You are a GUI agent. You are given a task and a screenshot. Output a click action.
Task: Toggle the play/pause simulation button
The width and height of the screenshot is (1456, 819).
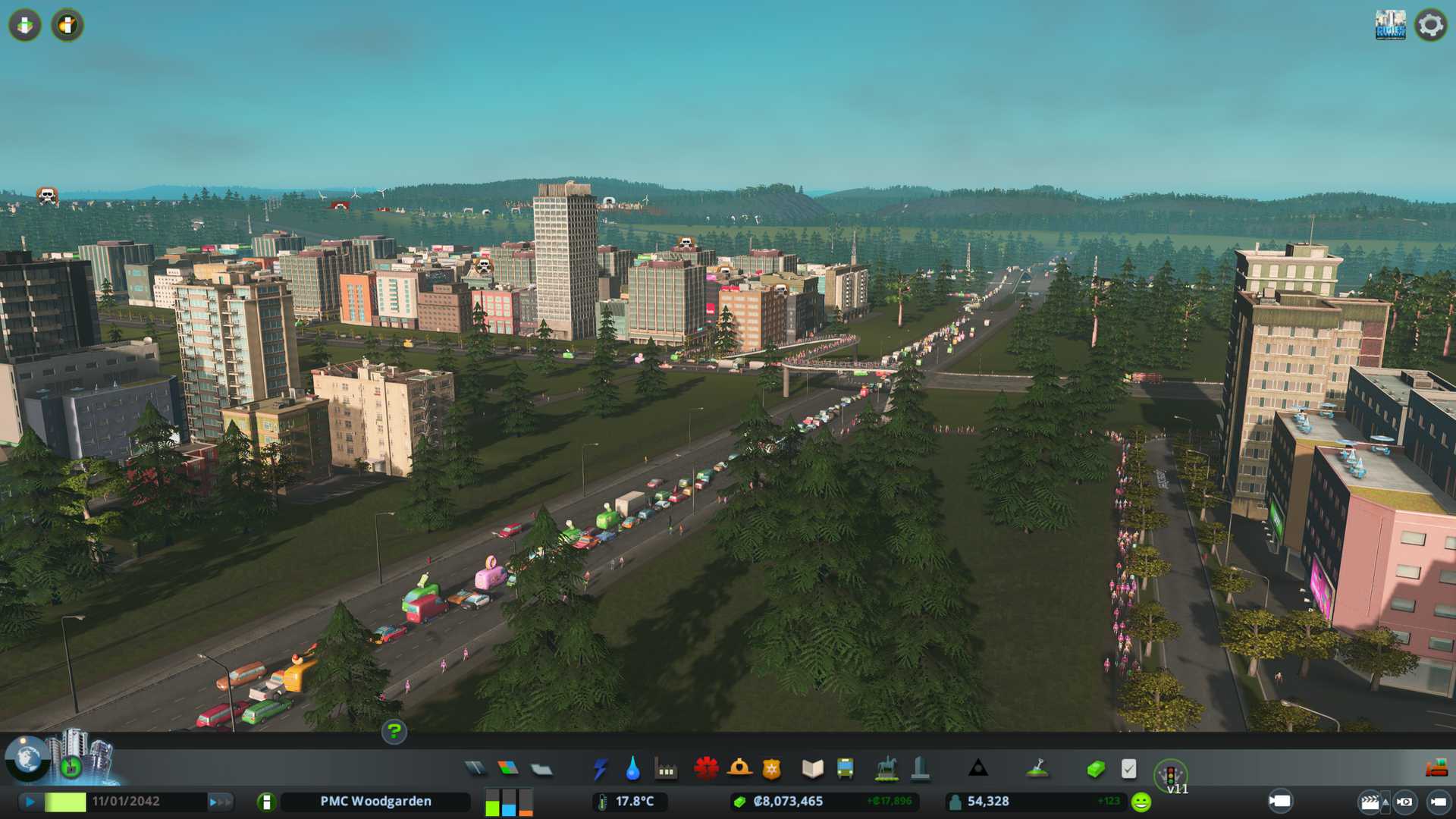[x=30, y=802]
